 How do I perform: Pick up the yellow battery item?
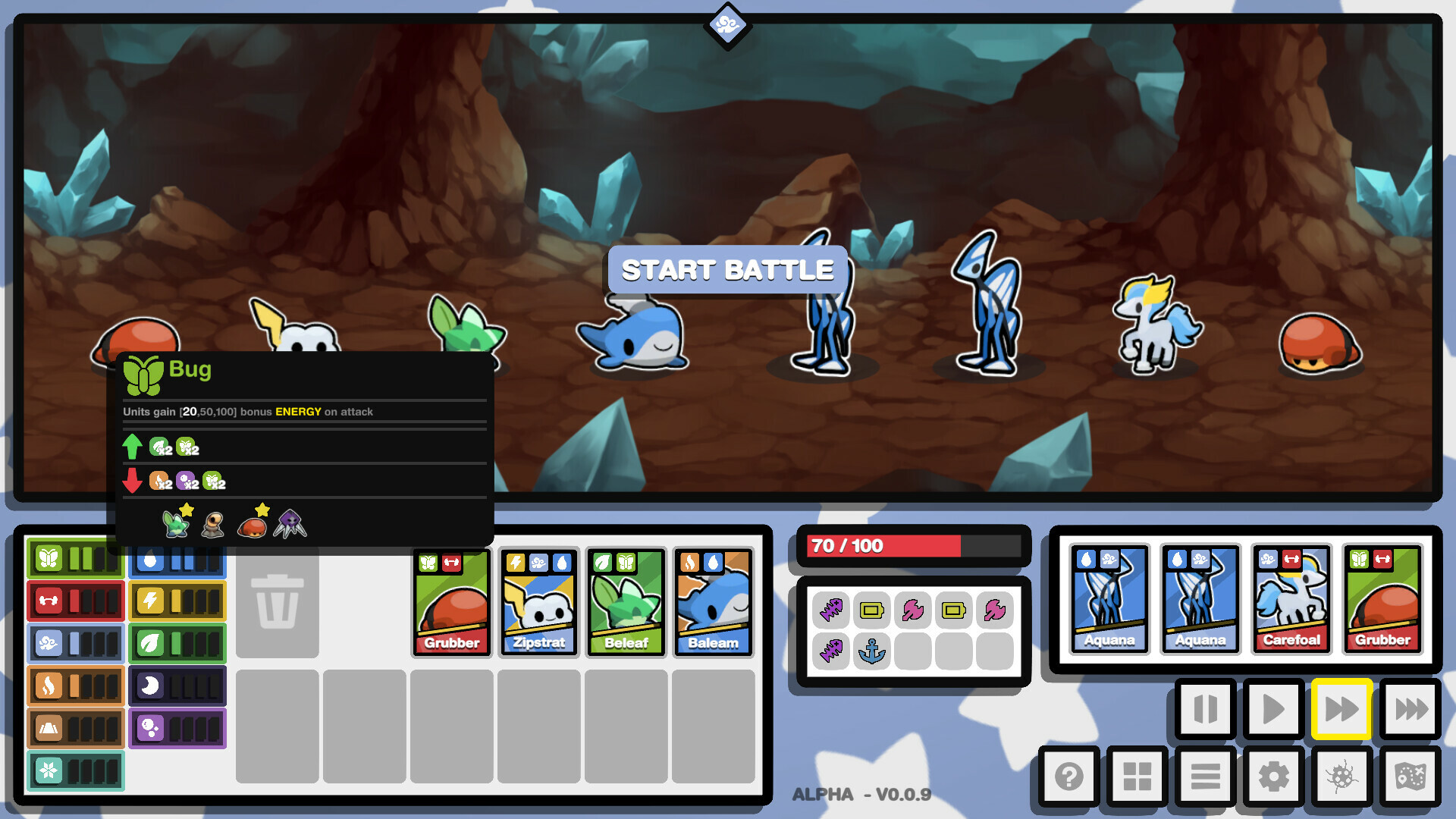click(872, 610)
